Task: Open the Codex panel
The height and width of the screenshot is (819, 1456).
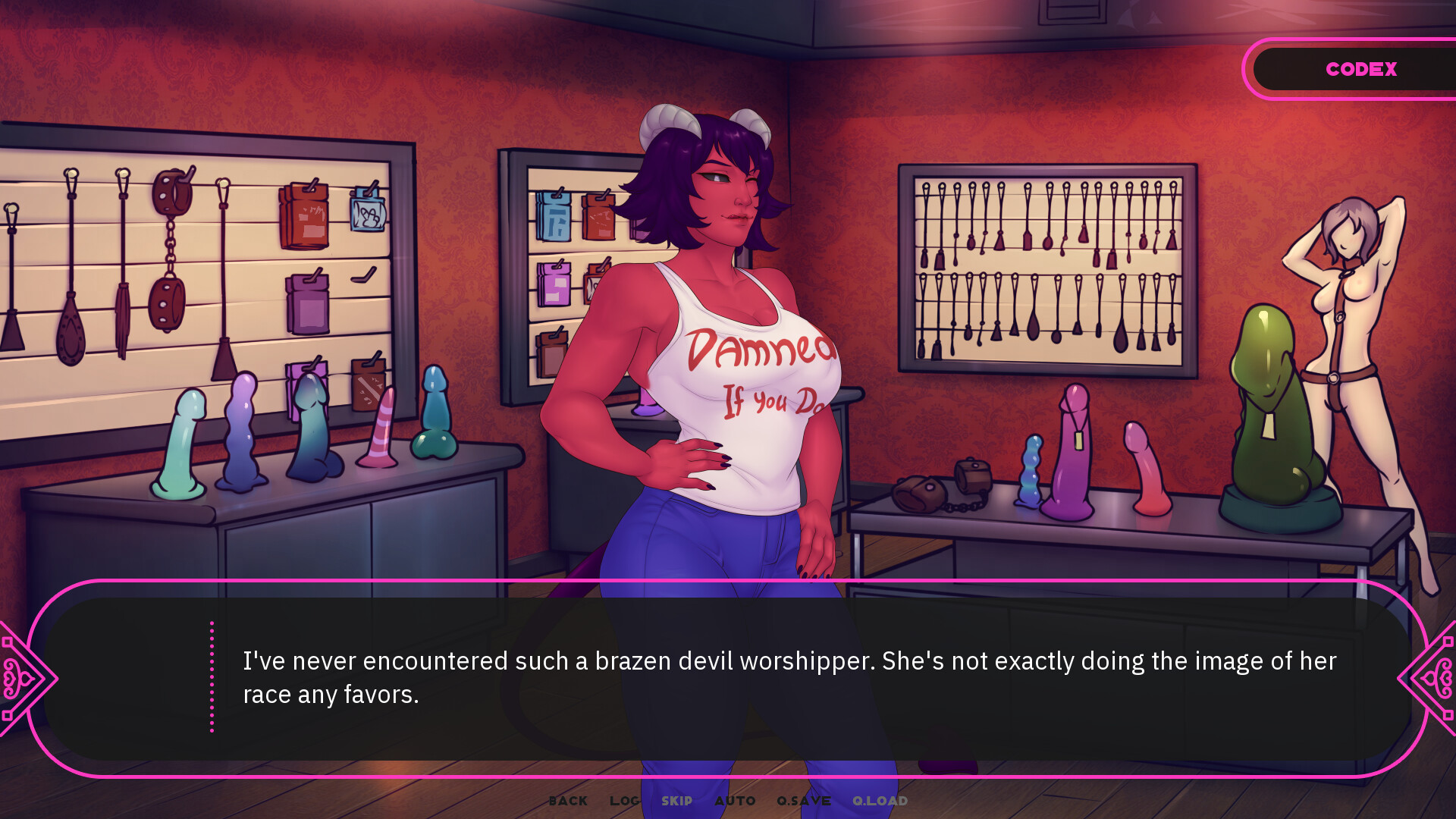Action: [1360, 69]
